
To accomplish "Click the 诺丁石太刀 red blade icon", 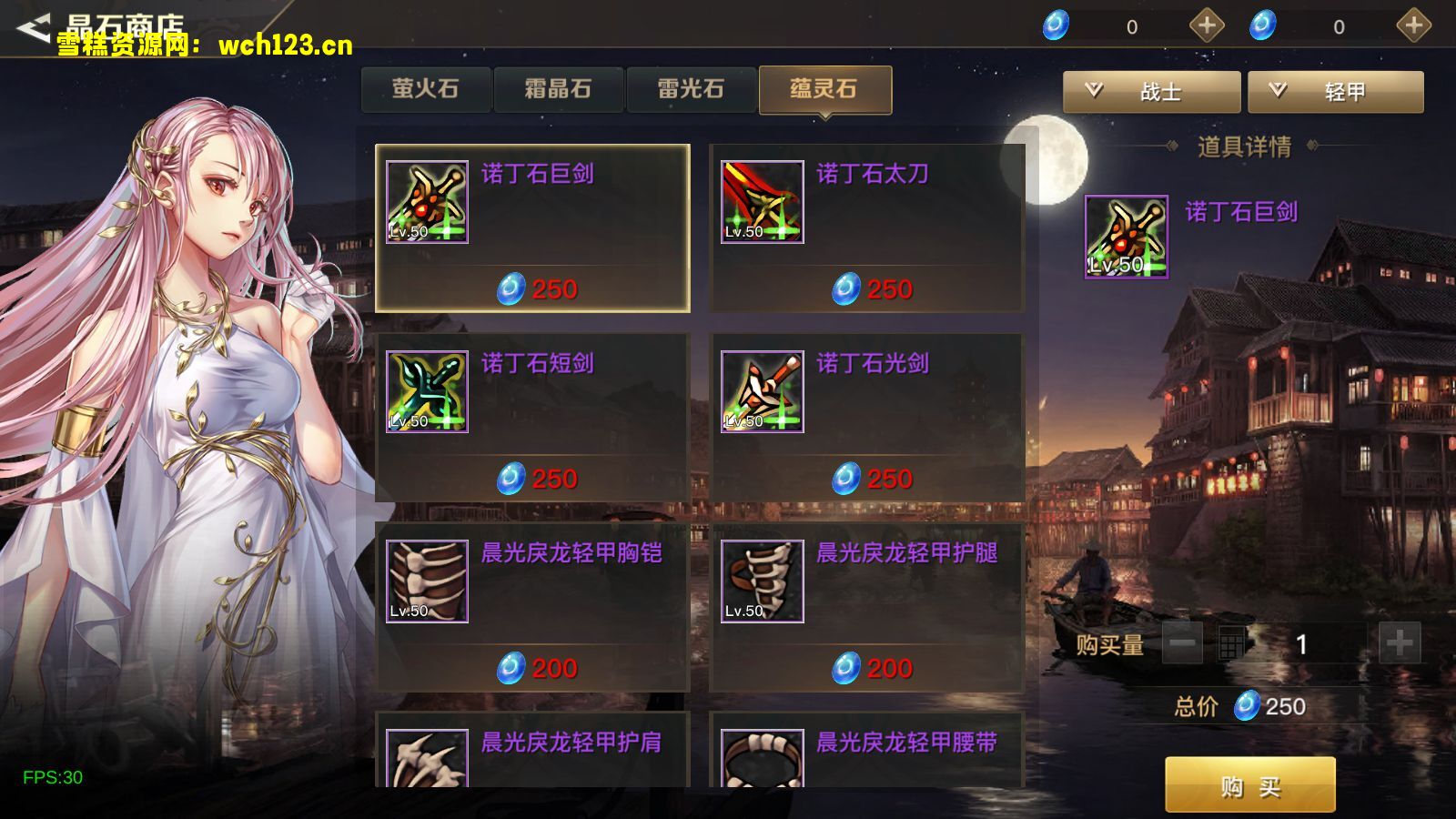I will click(x=762, y=200).
